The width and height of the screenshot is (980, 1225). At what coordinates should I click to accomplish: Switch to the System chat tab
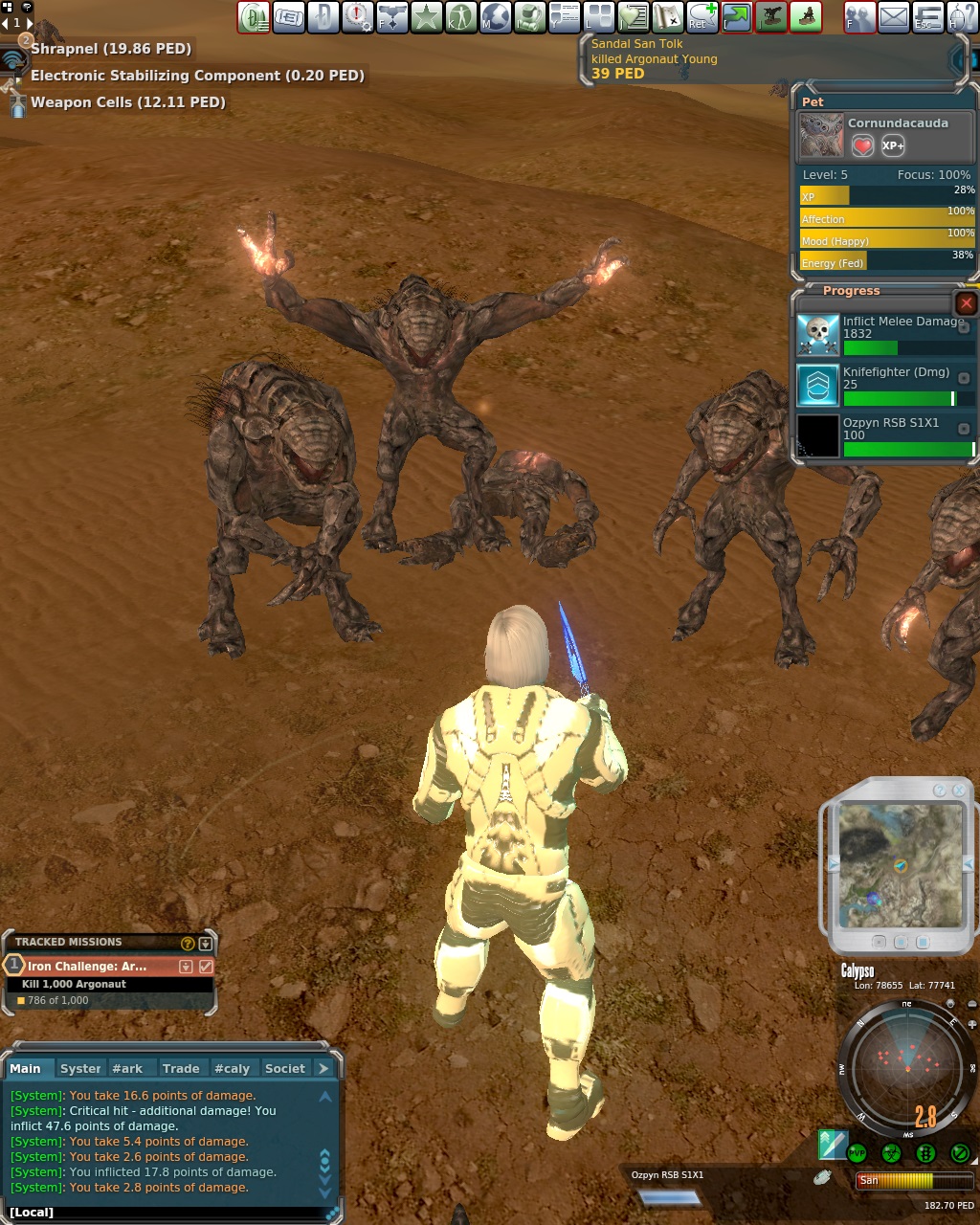pos(80,1068)
